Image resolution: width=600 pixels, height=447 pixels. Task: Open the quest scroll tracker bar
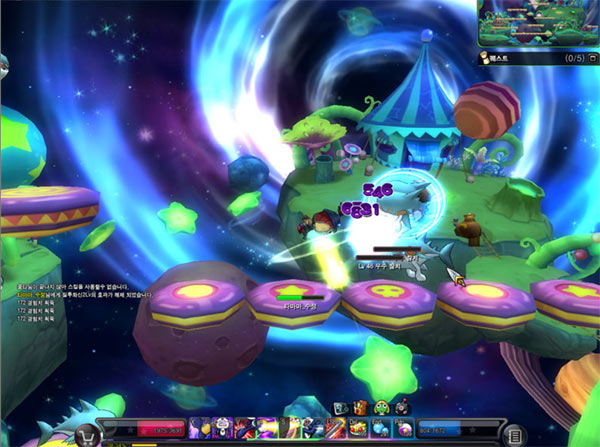pyautogui.click(x=520, y=59)
